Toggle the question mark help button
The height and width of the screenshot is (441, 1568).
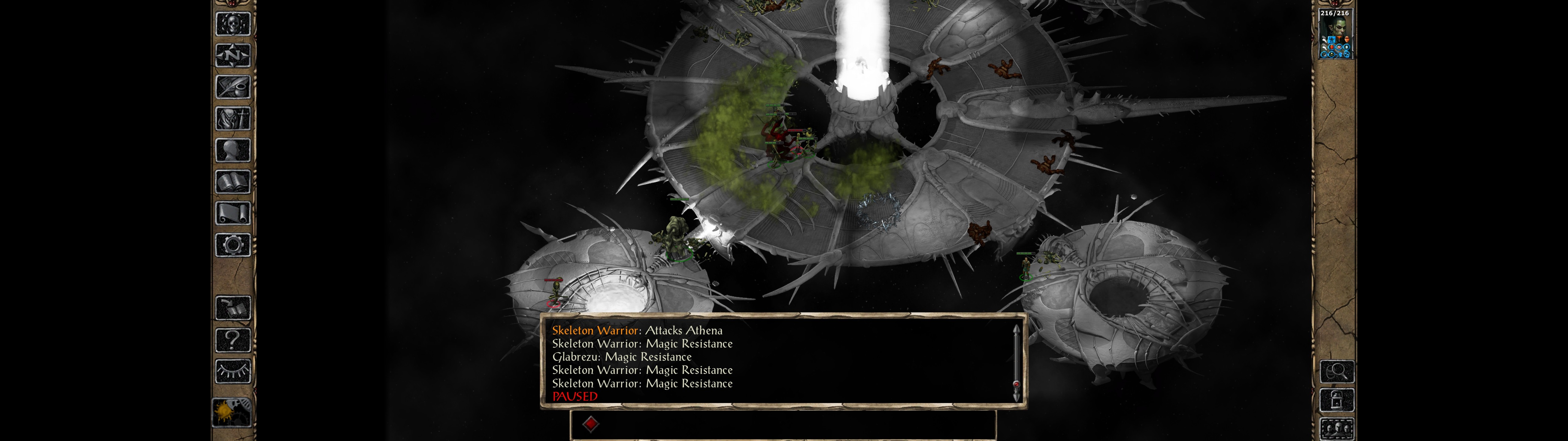point(232,340)
